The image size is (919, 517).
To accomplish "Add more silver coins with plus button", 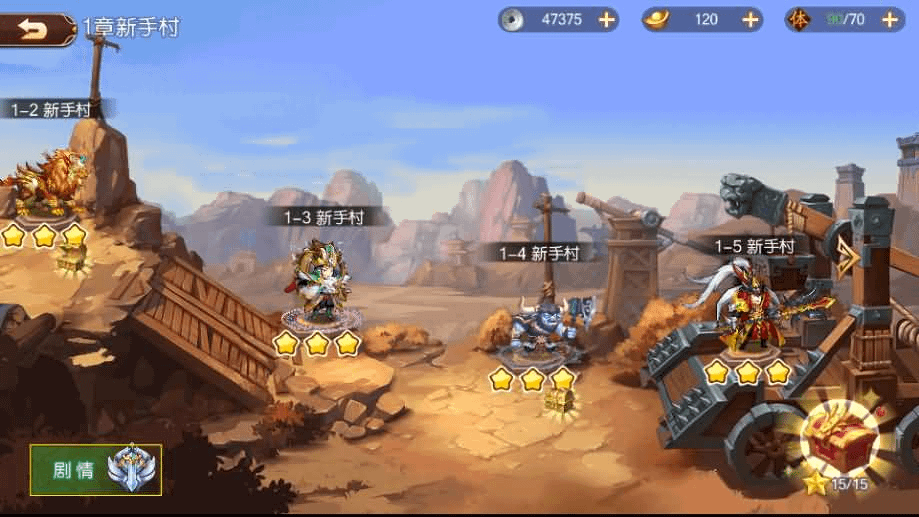I will tap(606, 19).
